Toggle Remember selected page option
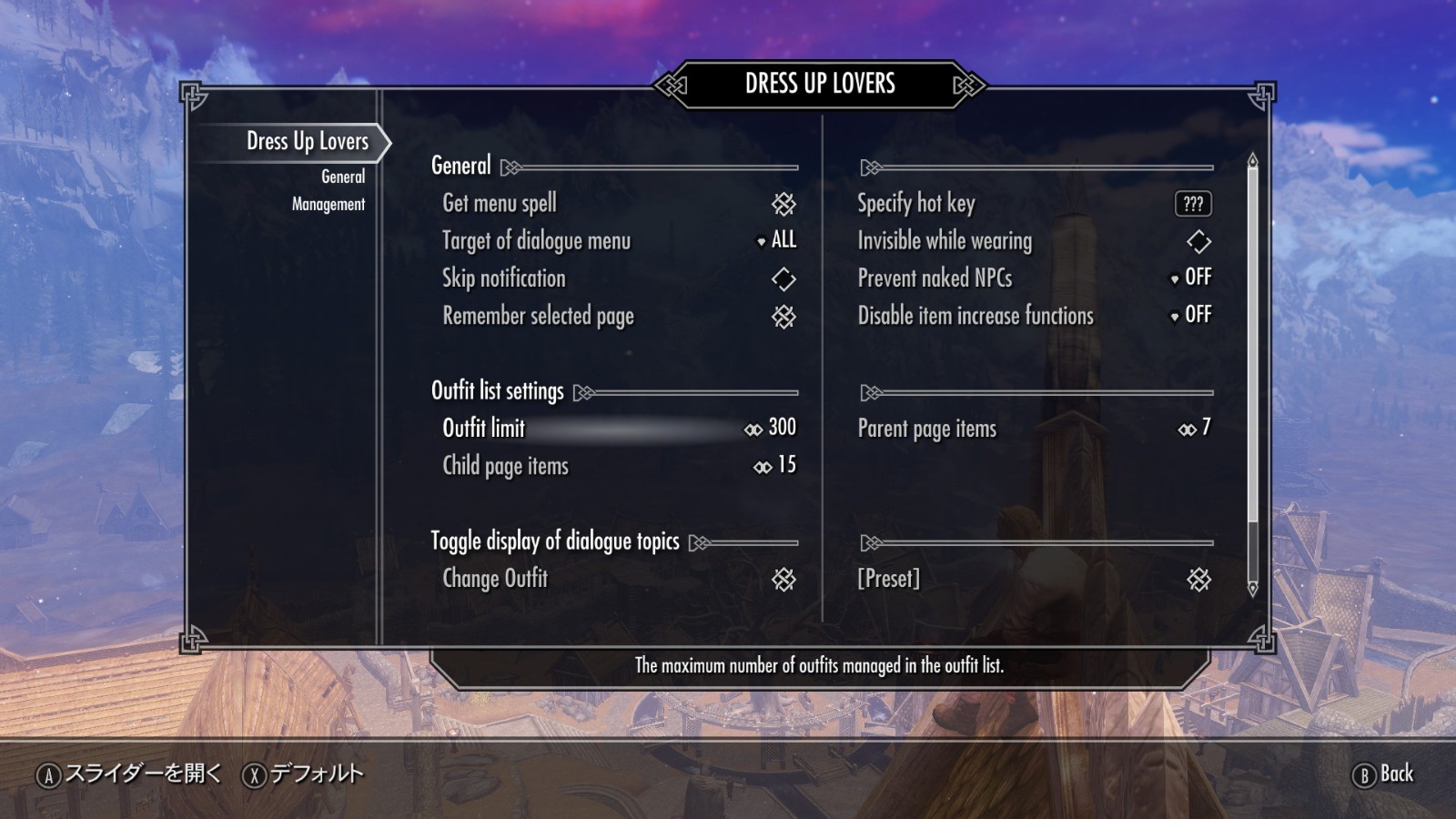The image size is (1456, 819). [x=783, y=316]
